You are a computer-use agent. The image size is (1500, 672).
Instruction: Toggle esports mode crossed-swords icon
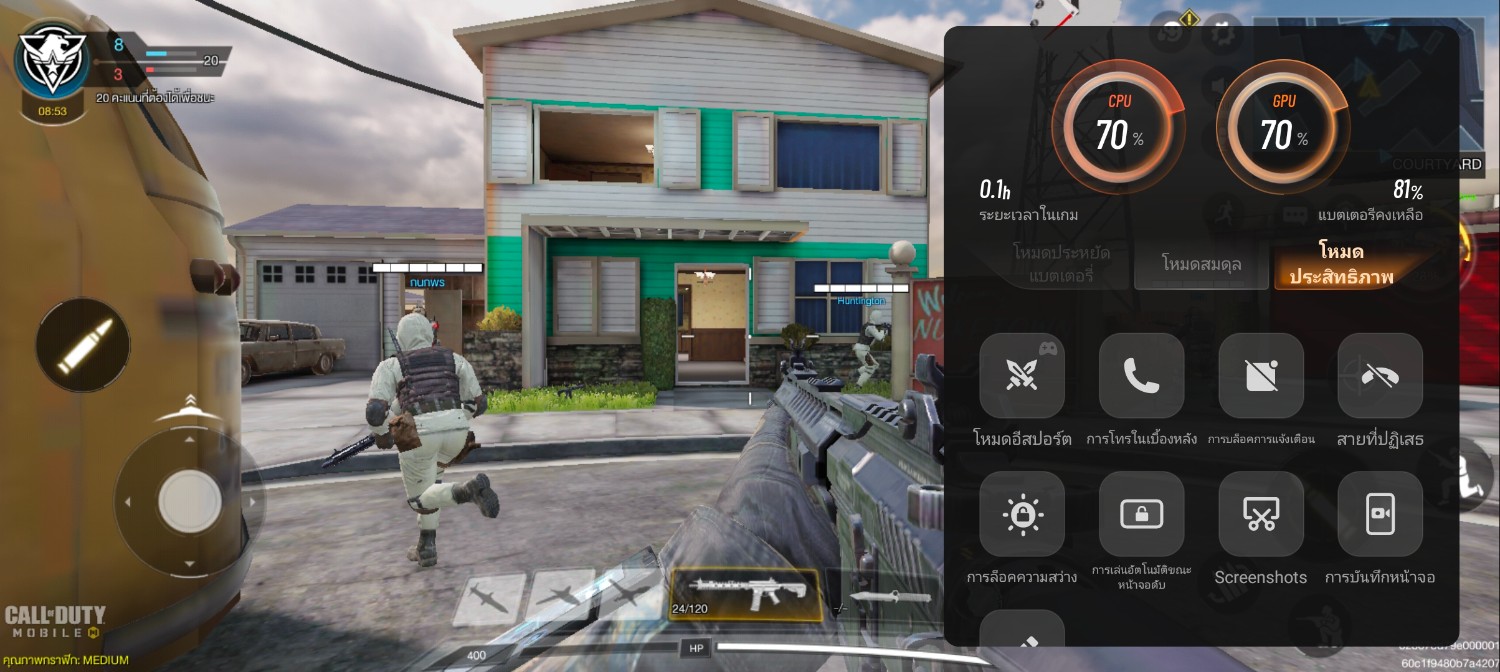pos(1021,376)
